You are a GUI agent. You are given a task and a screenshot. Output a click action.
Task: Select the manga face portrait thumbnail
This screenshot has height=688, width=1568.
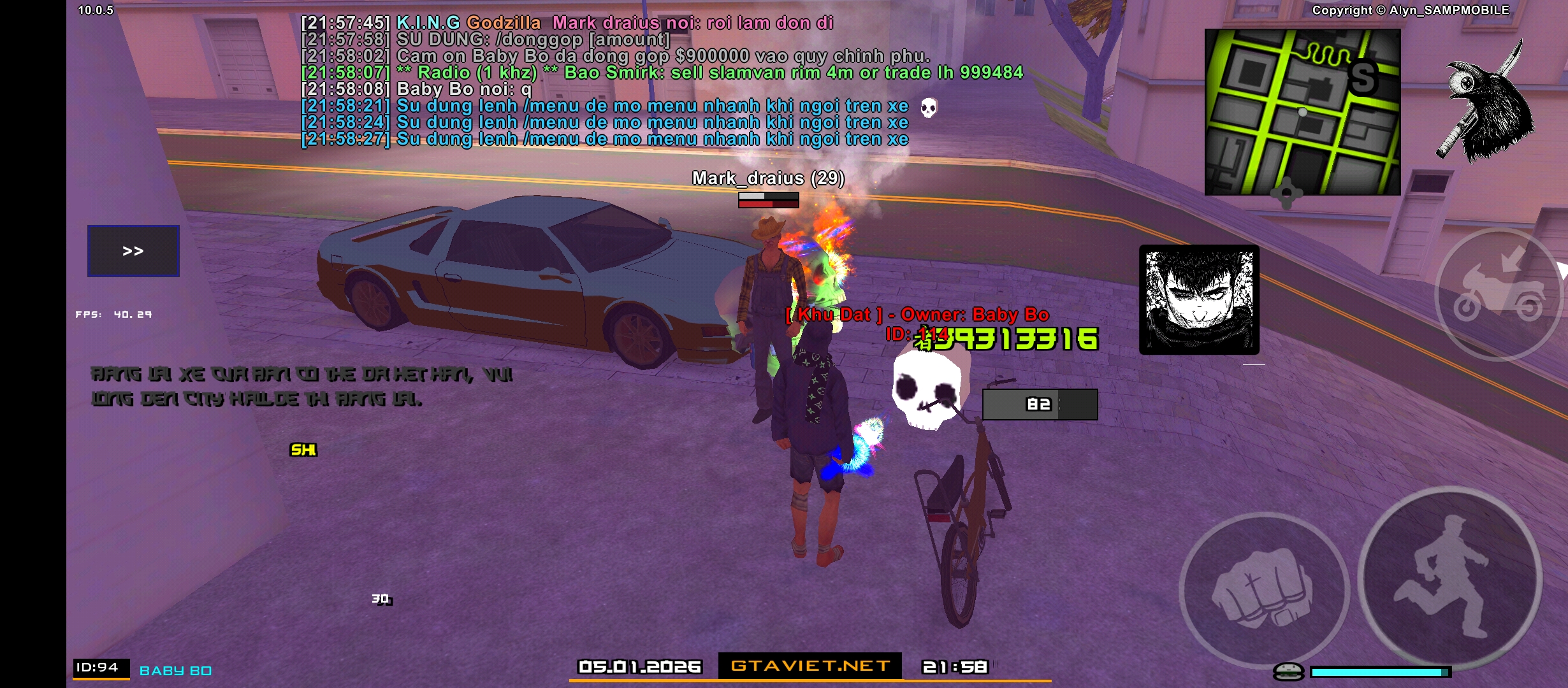click(x=1199, y=299)
